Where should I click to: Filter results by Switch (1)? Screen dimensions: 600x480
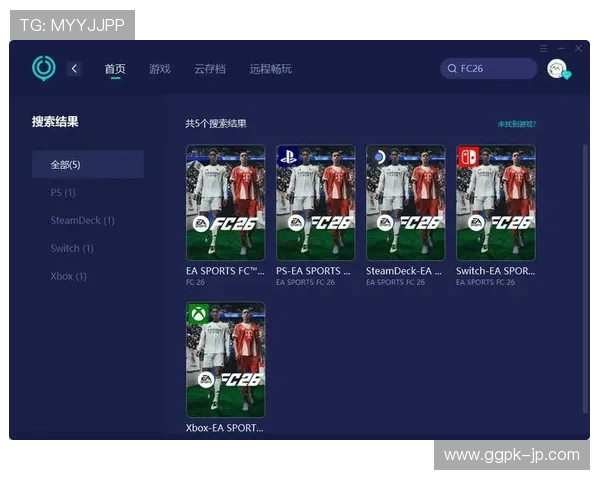click(72, 248)
